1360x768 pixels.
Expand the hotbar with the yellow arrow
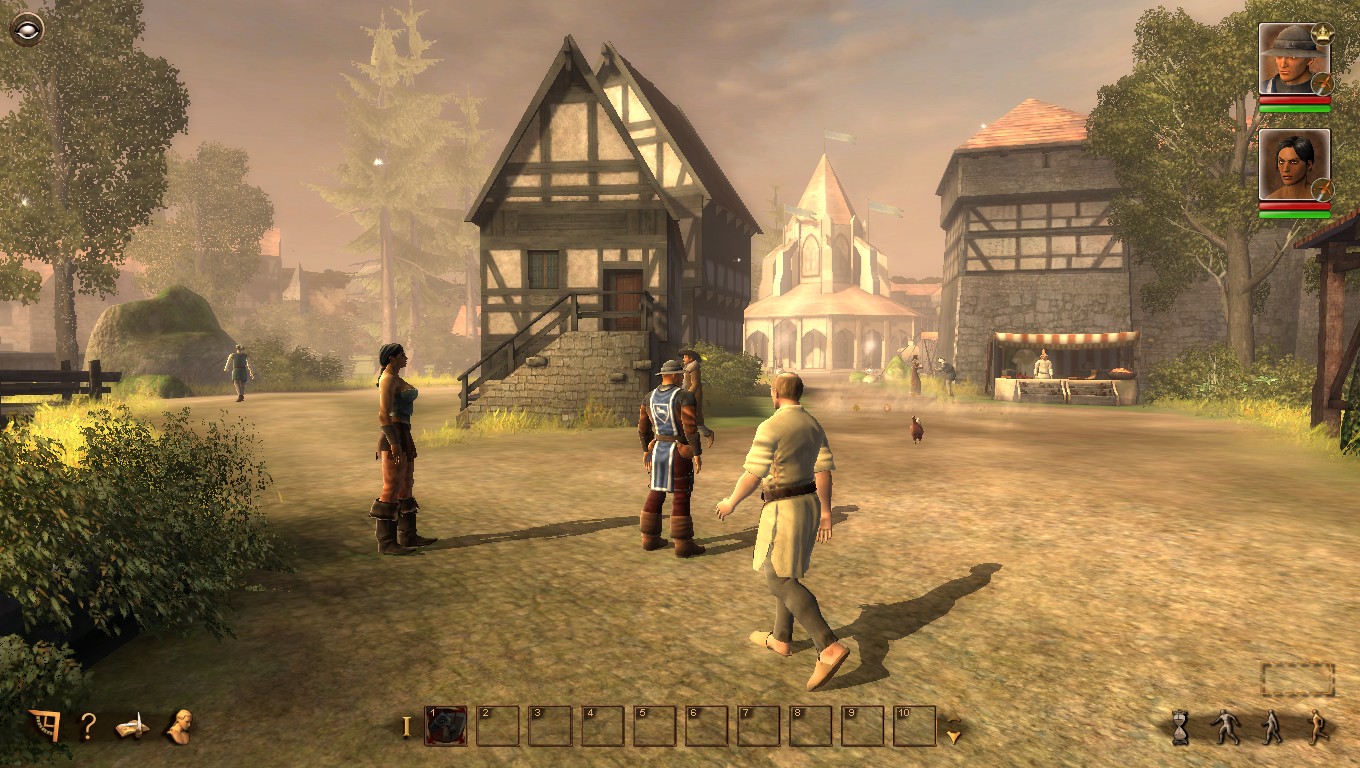954,731
